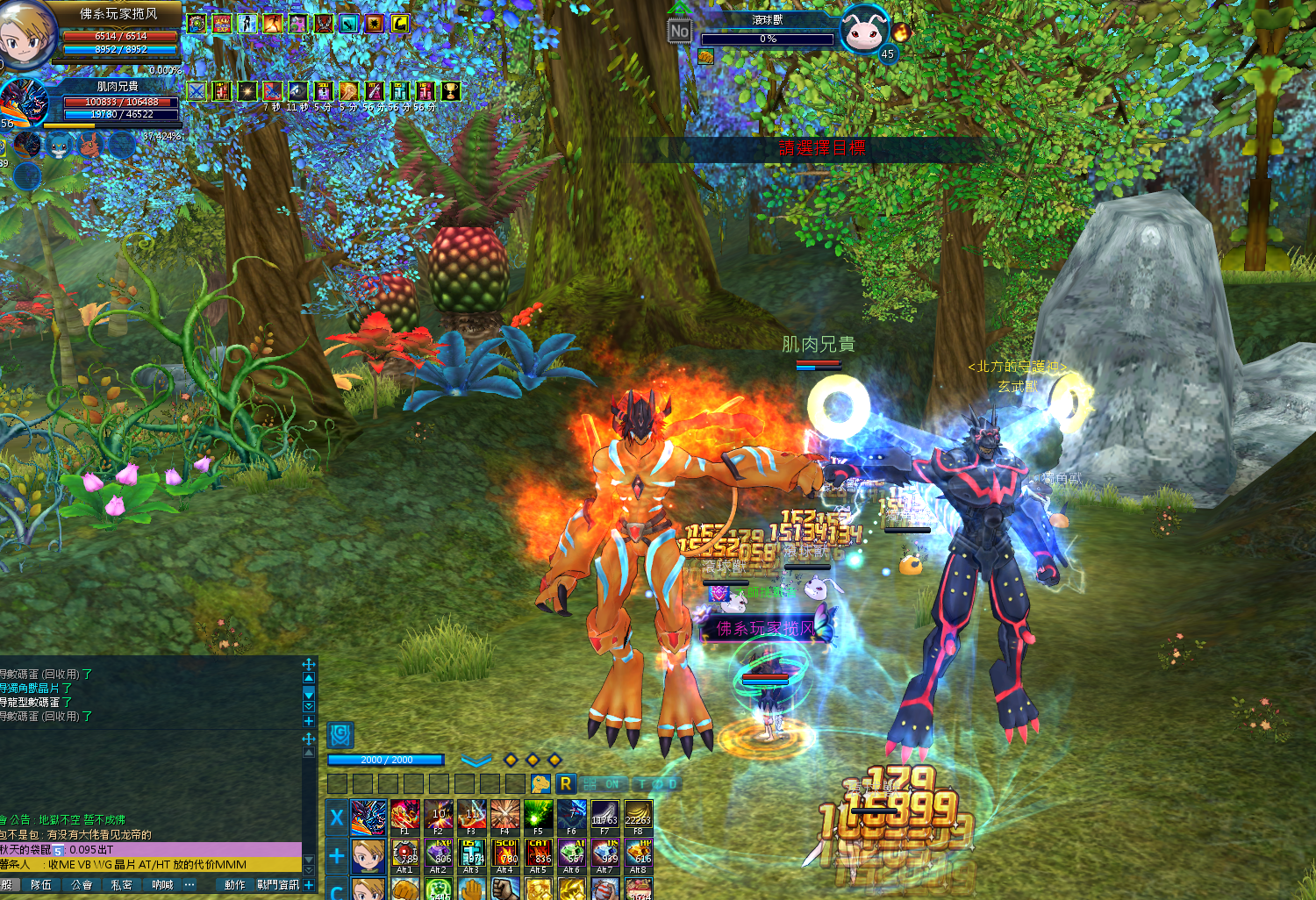
Task: Toggle the grid ON button
Action: coord(604,783)
